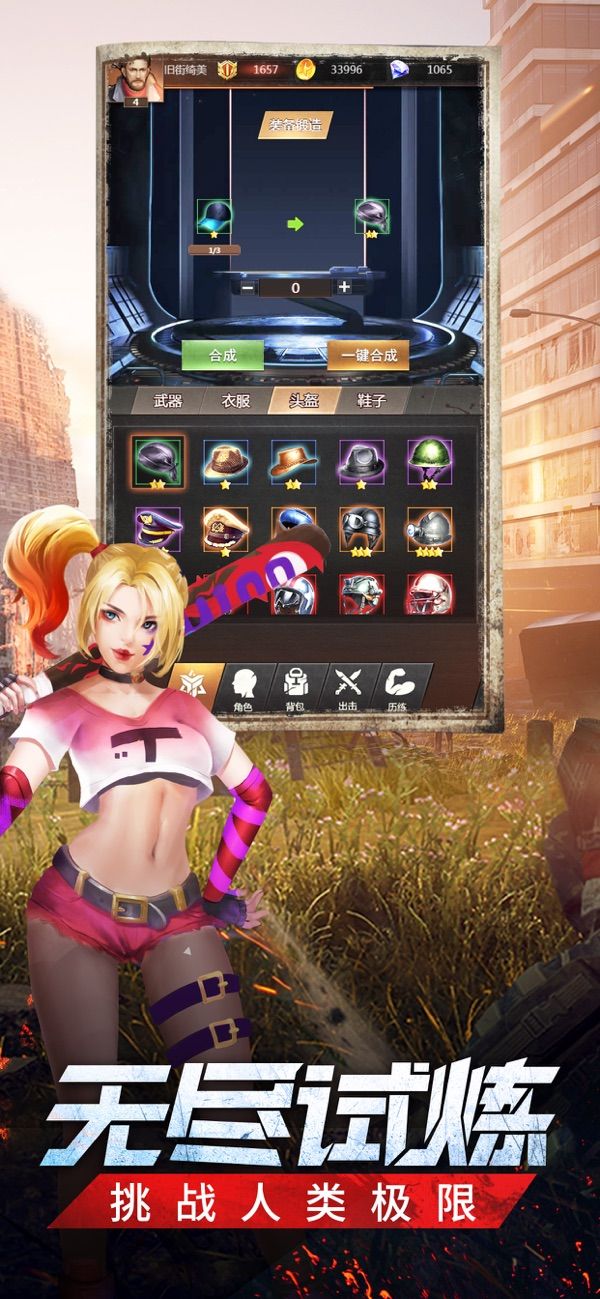Click the green 合成 synthesize button
This screenshot has height=1299, width=600.
222,355
